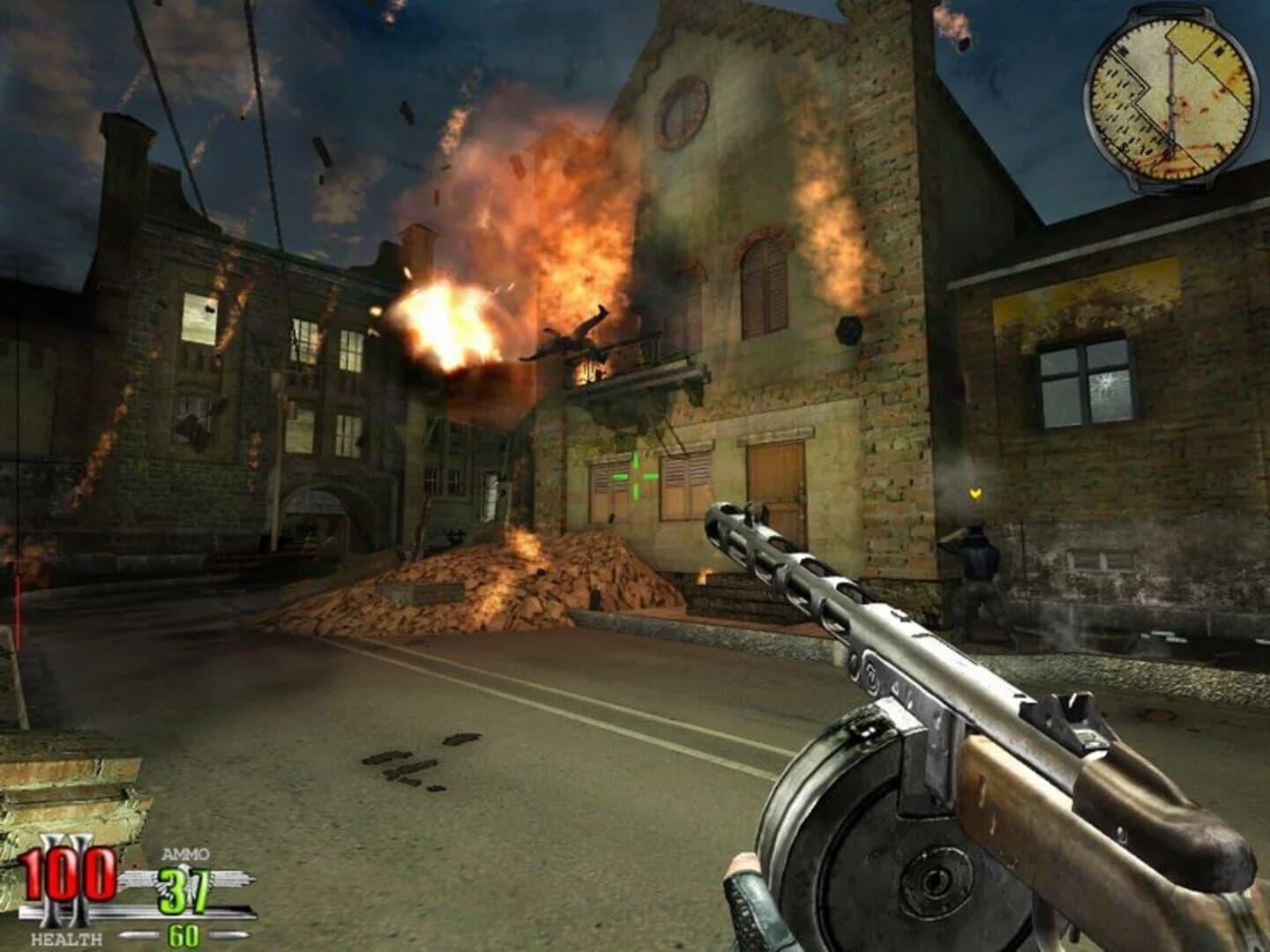
Task: Toggle the AMMO label above the ammo counter
Action: click(x=185, y=852)
